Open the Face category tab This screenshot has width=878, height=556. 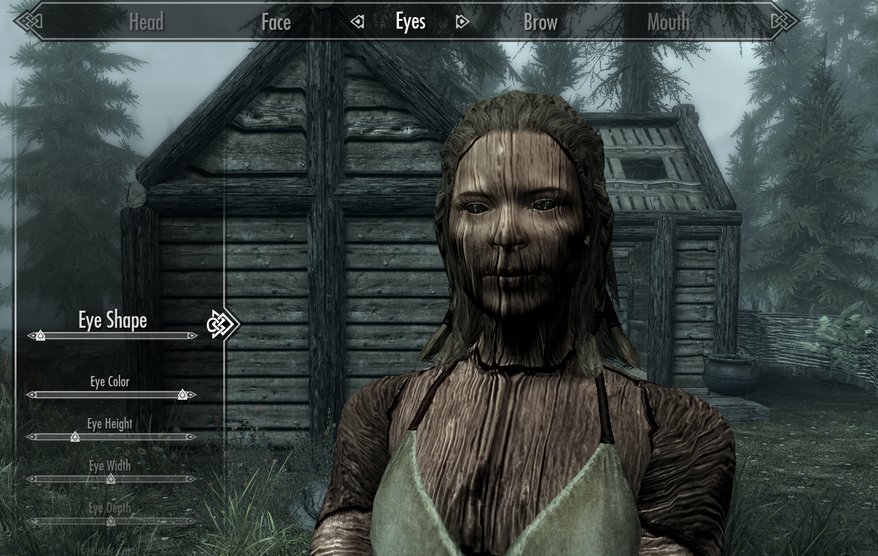(276, 22)
